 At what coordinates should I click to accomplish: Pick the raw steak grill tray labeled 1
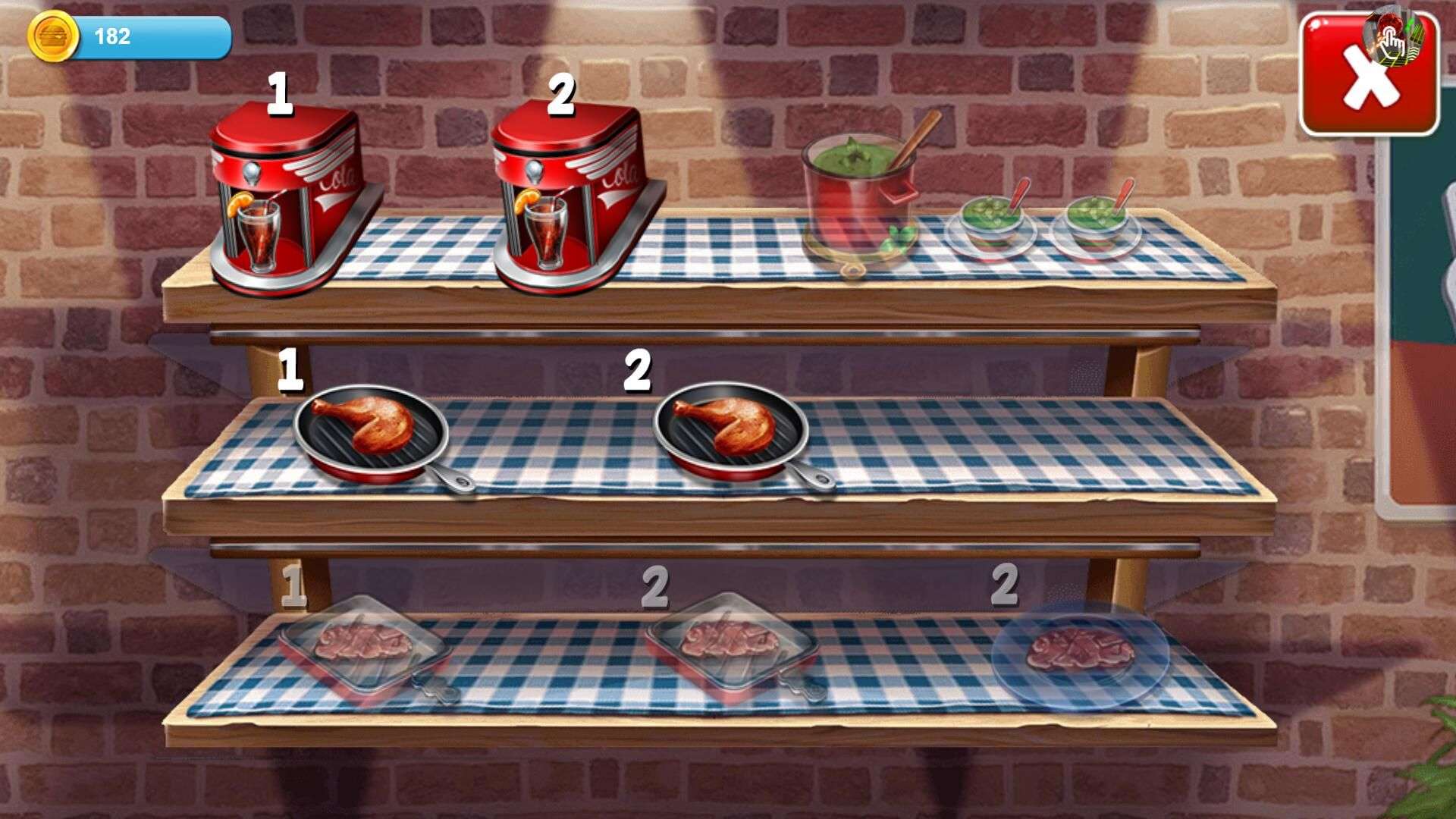pyautogui.click(x=364, y=647)
